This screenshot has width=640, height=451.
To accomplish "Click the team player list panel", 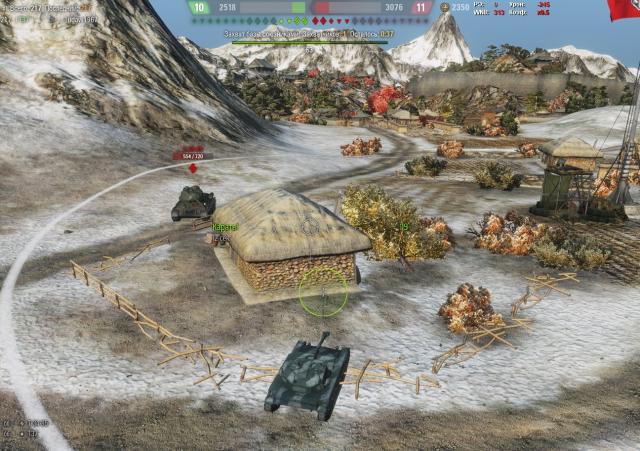I will pyautogui.click(x=50, y=12).
